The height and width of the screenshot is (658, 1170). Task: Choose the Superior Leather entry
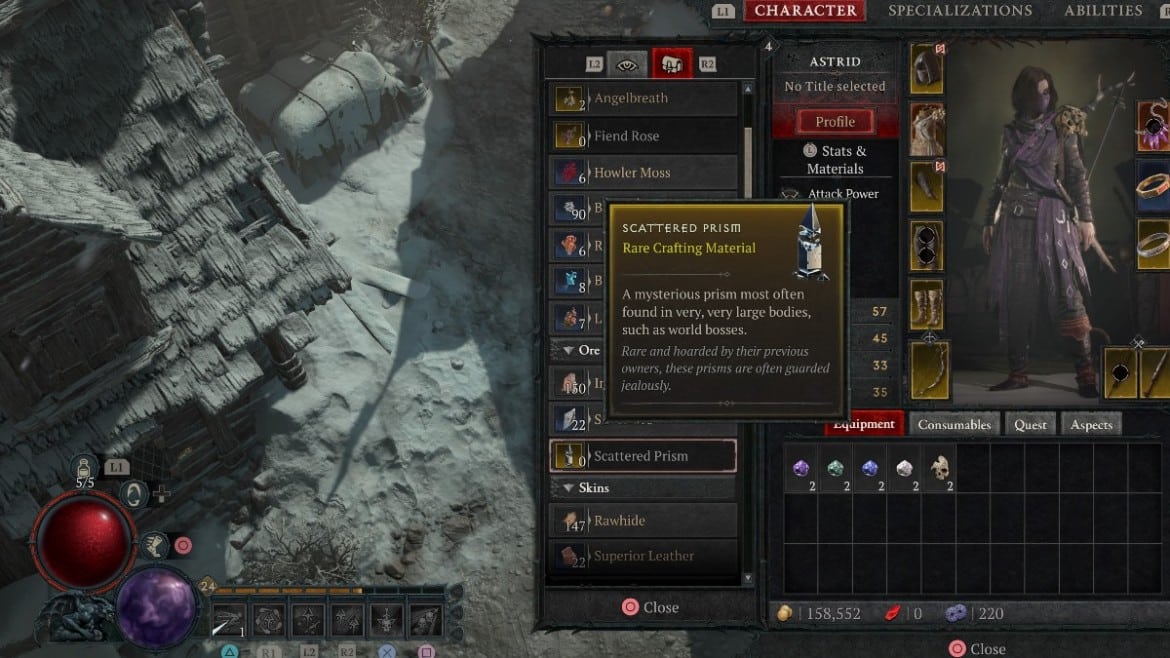pos(644,556)
